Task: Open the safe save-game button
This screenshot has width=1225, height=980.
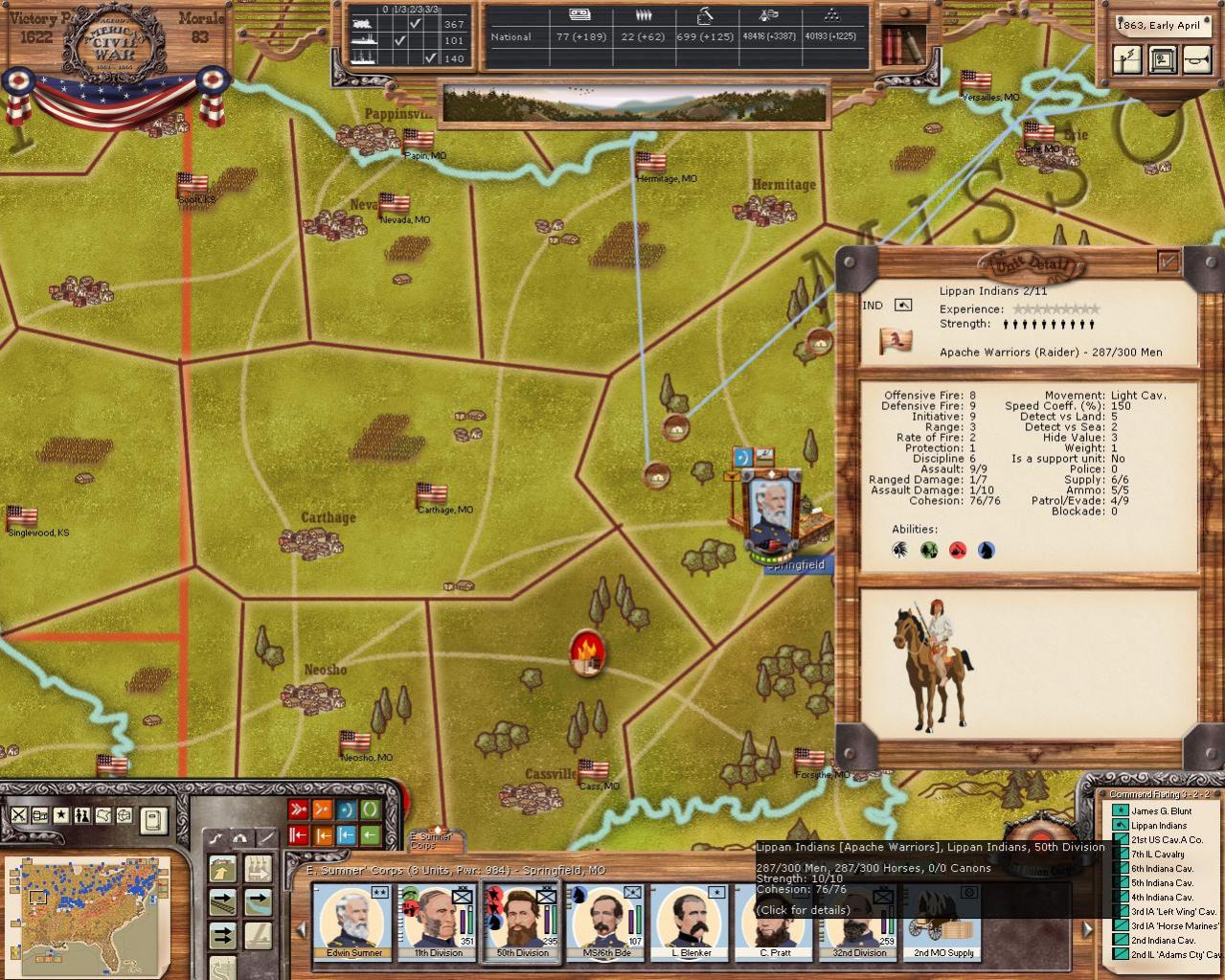Action: click(x=1163, y=60)
